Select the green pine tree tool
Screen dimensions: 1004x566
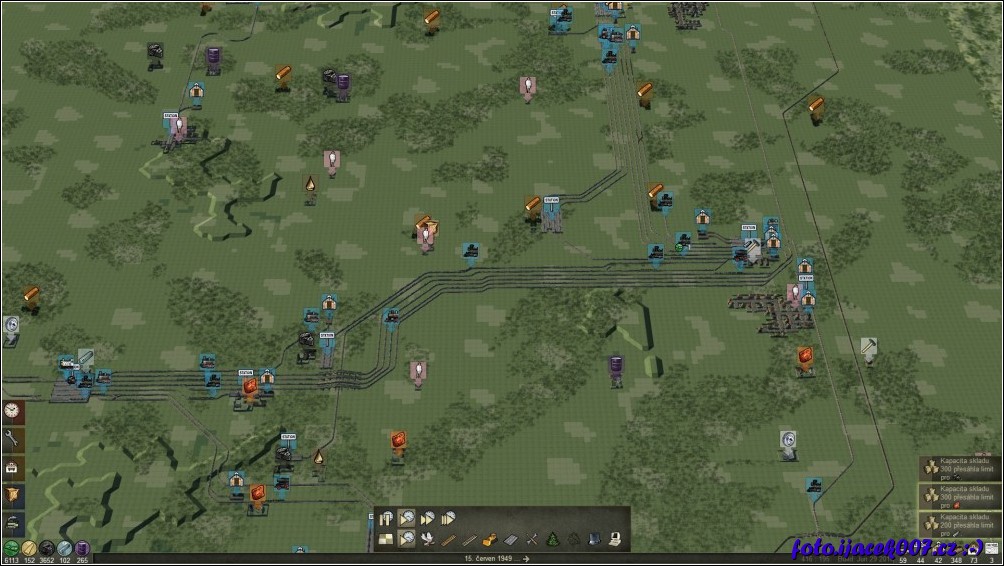(x=553, y=539)
